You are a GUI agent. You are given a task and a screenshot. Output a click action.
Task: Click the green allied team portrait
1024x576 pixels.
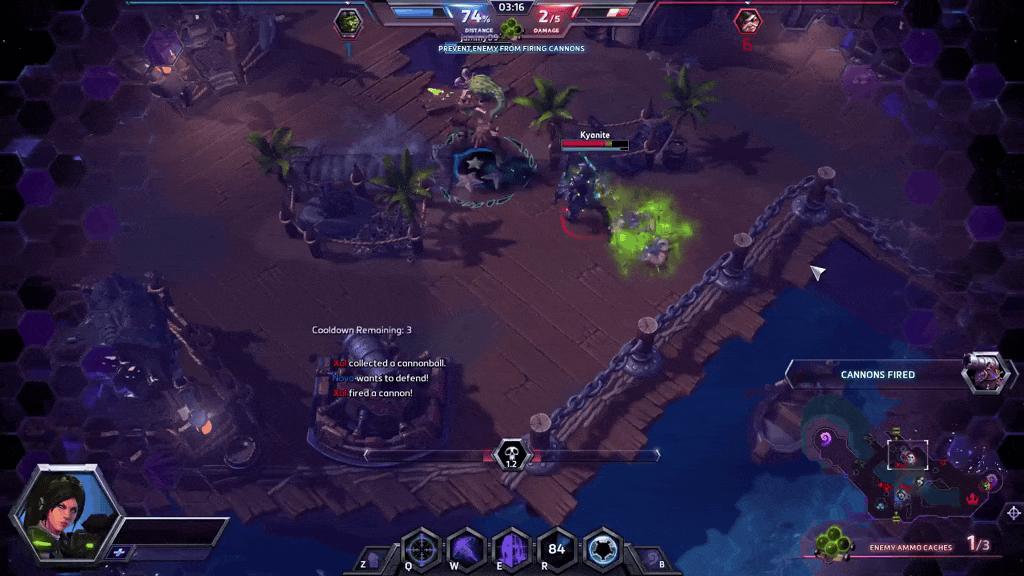pyautogui.click(x=349, y=21)
